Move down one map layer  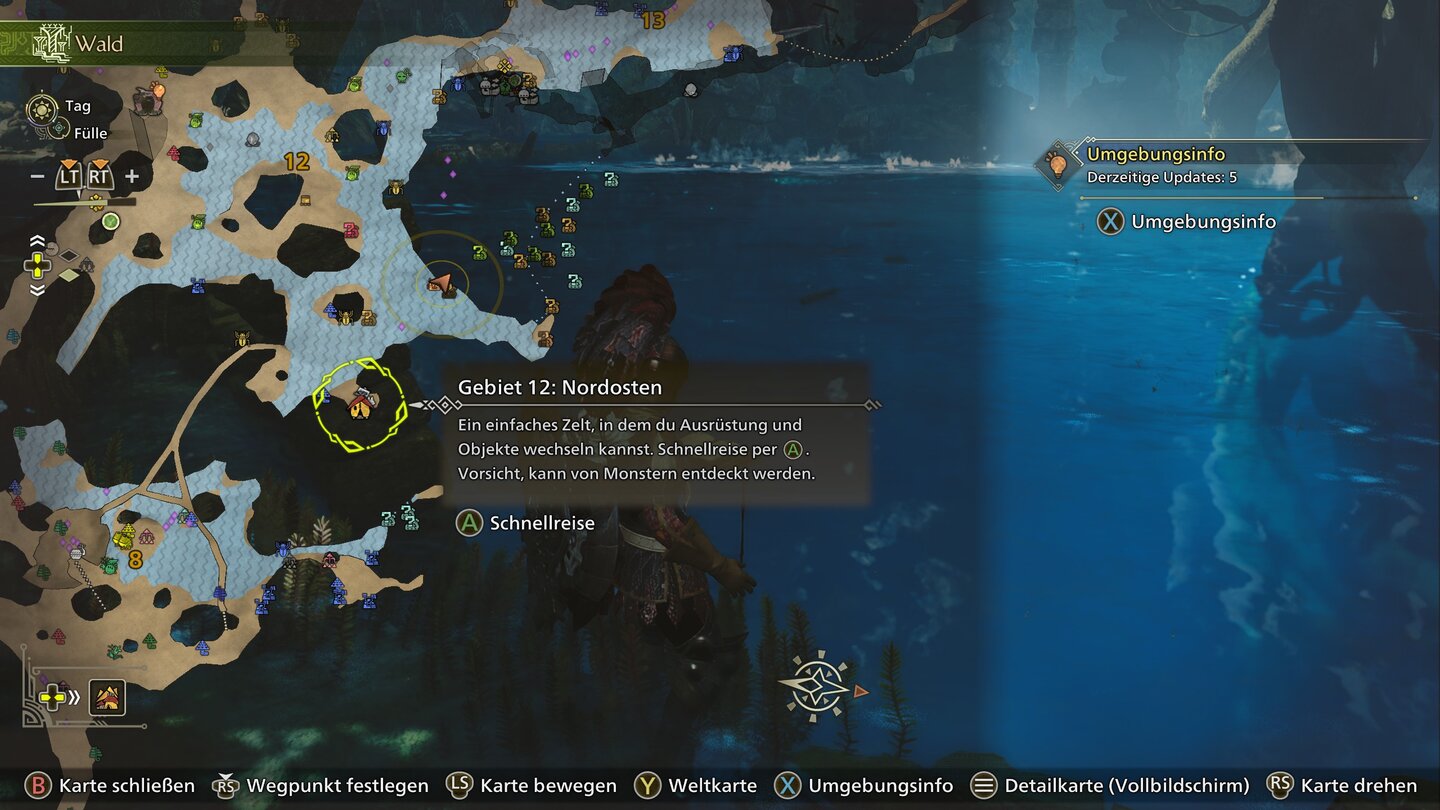pyautogui.click(x=37, y=290)
